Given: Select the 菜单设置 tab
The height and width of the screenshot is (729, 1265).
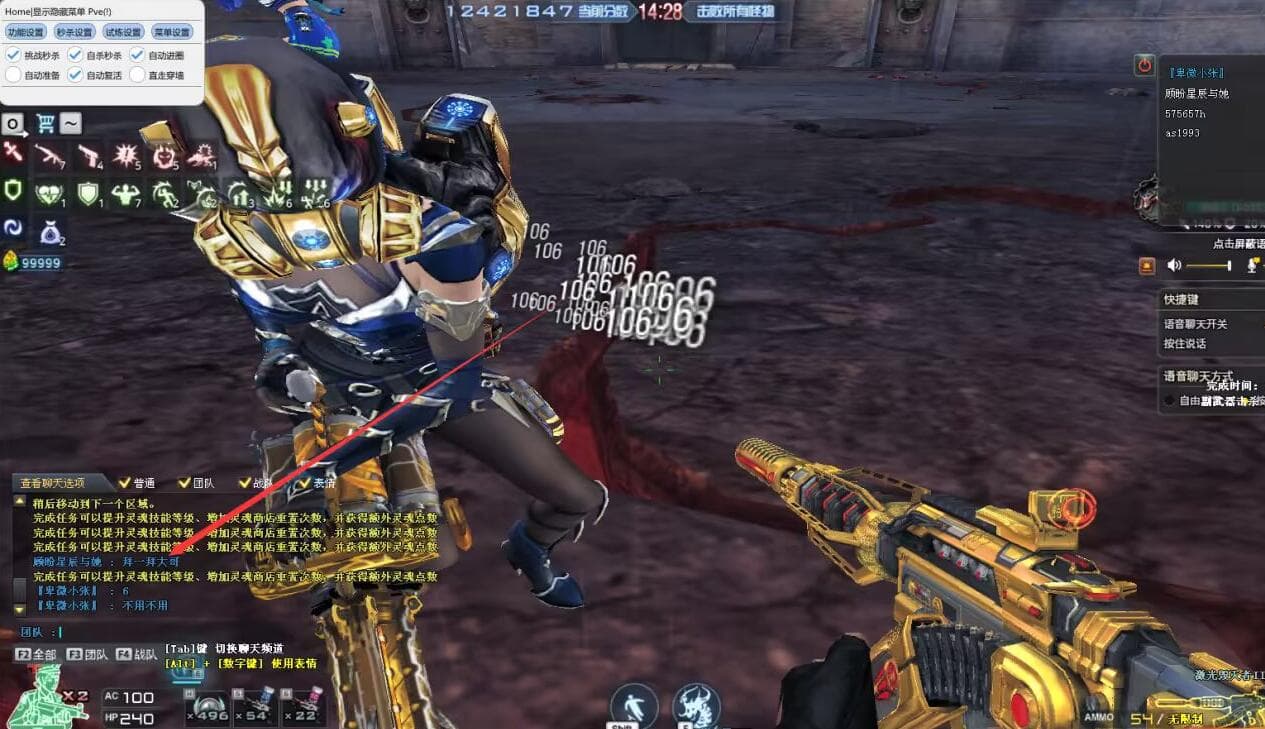Looking at the screenshot, I should tap(171, 32).
